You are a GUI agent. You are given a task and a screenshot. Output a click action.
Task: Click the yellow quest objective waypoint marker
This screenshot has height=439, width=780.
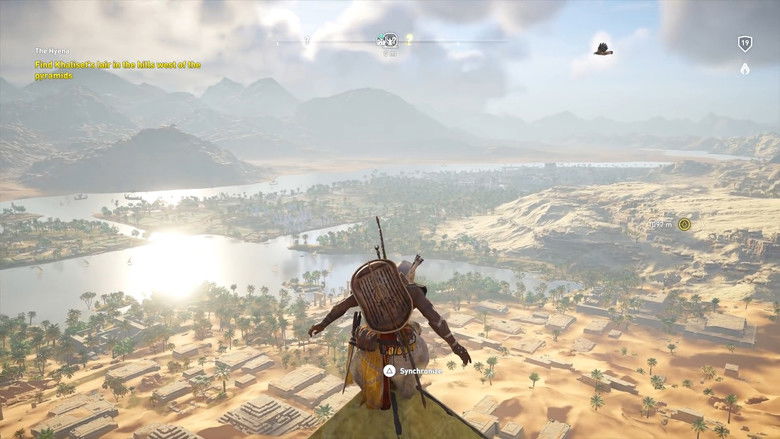click(684, 224)
